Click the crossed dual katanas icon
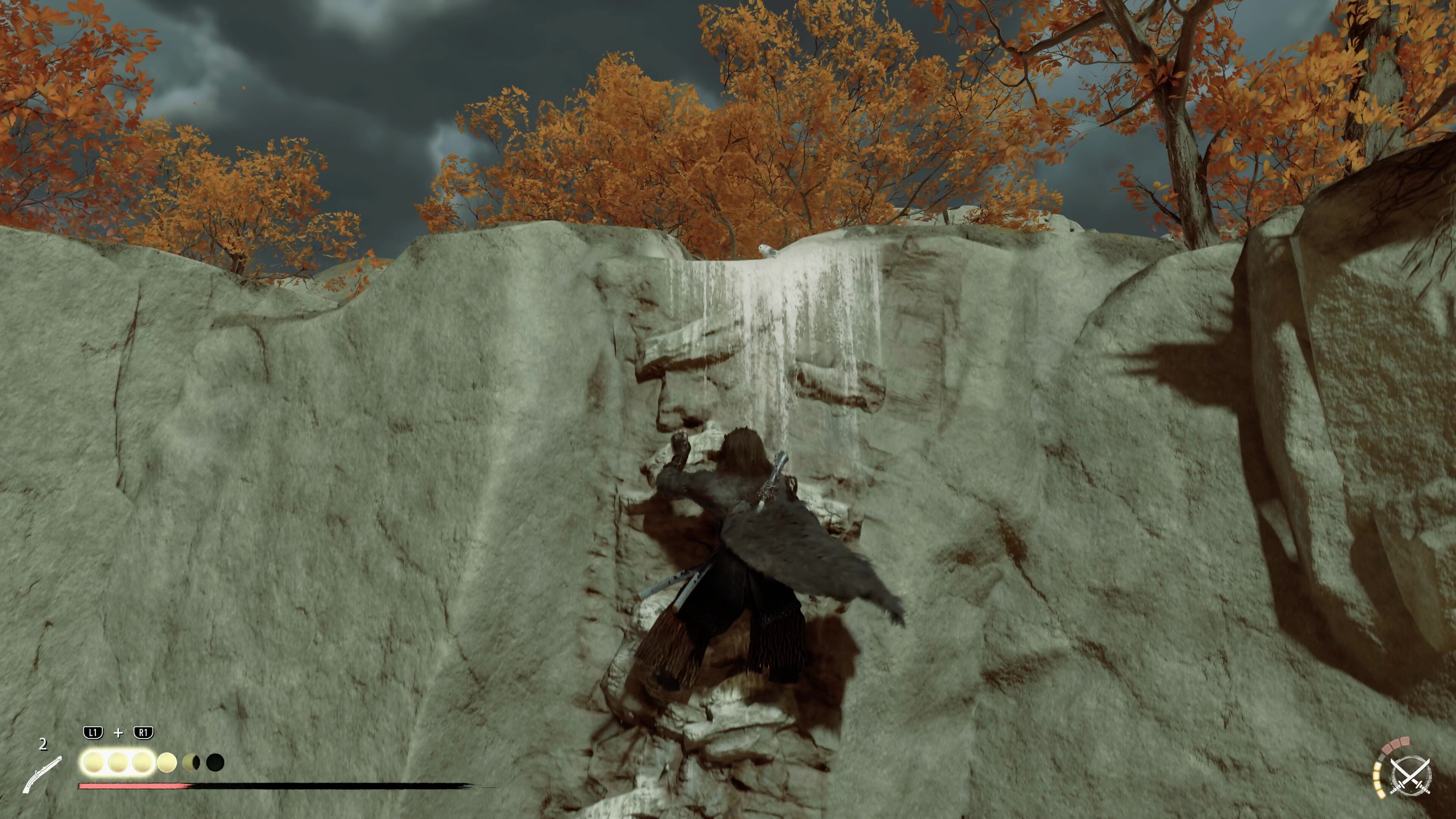 [1410, 775]
